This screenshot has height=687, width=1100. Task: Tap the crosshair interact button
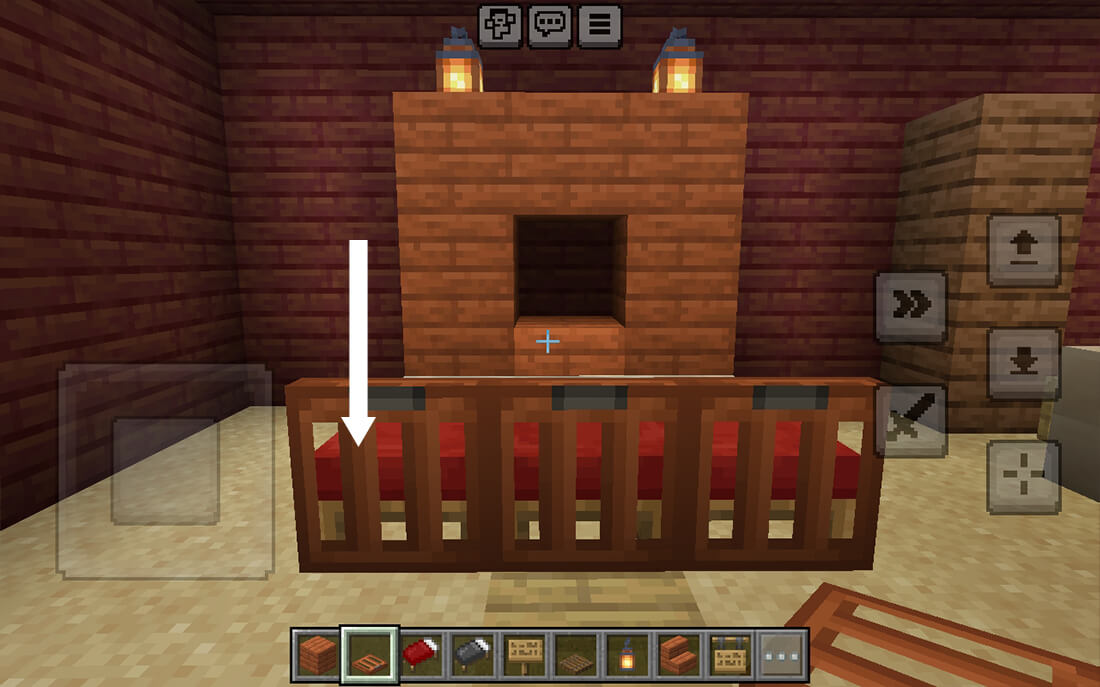pyautogui.click(x=1024, y=476)
